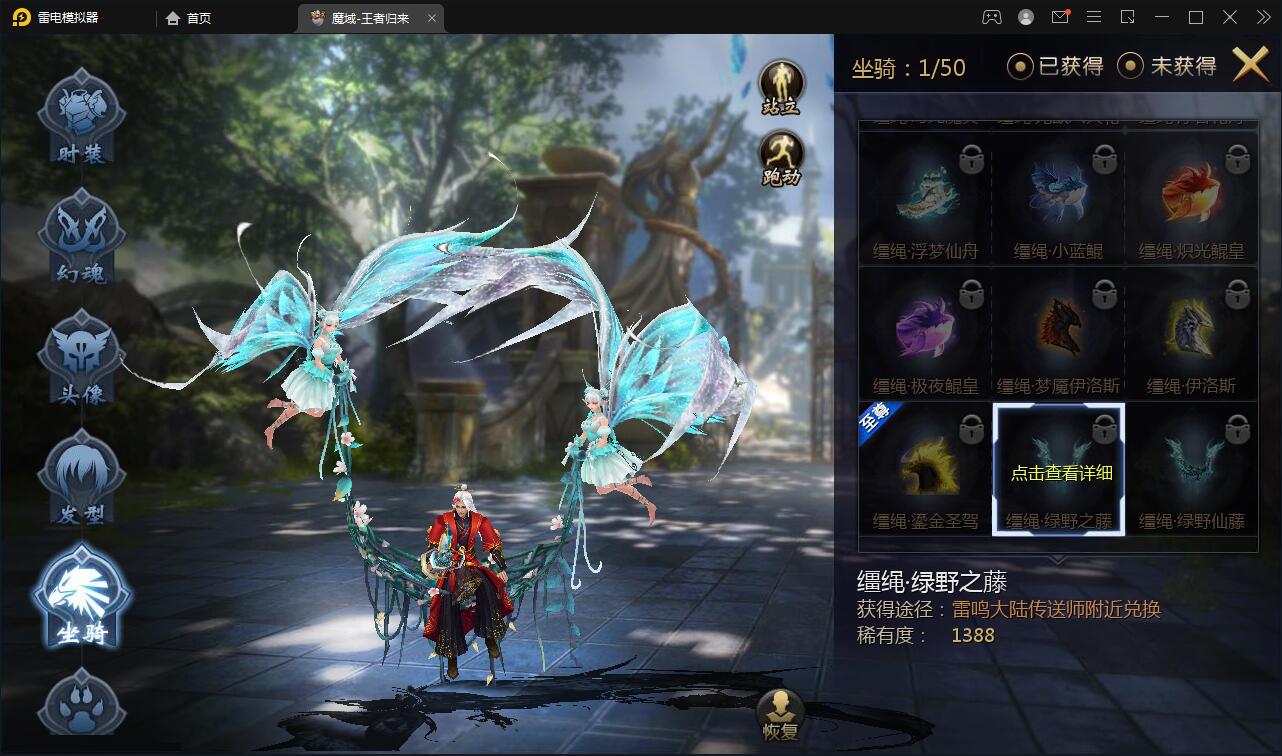1282x756 pixels.
Task: View the 缰绳·梦魇伊洛斯 mount
Action: pos(1058,332)
